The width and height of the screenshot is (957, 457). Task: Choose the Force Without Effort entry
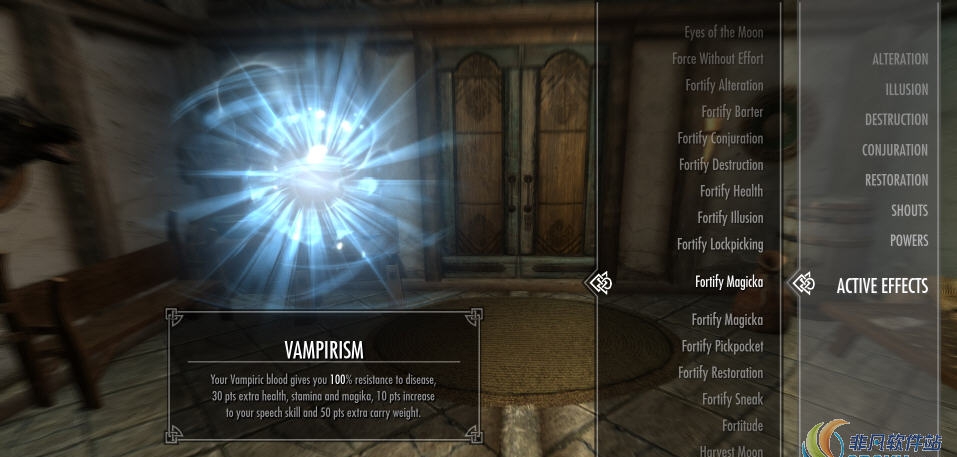717,59
